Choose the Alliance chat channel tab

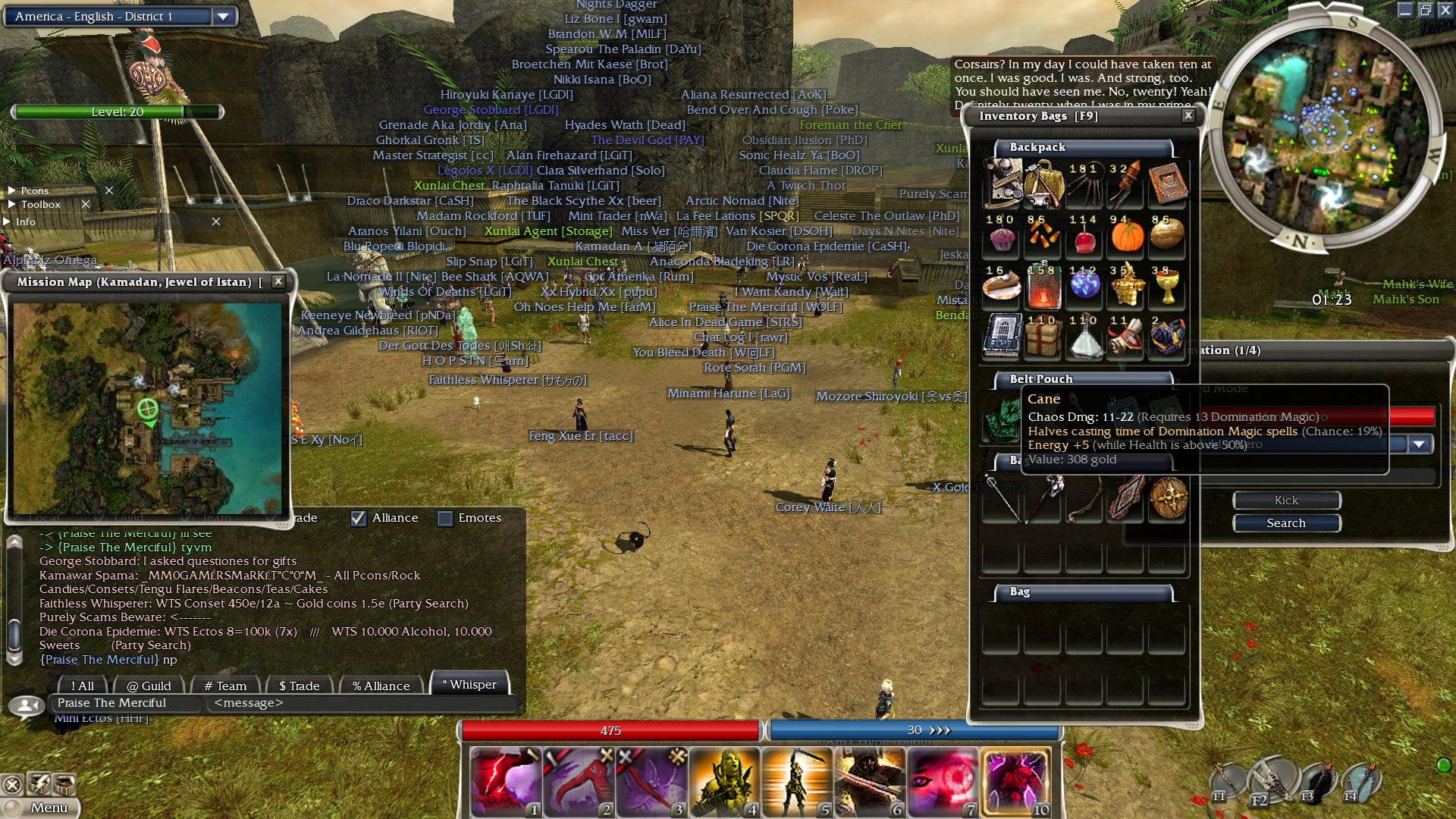[381, 686]
